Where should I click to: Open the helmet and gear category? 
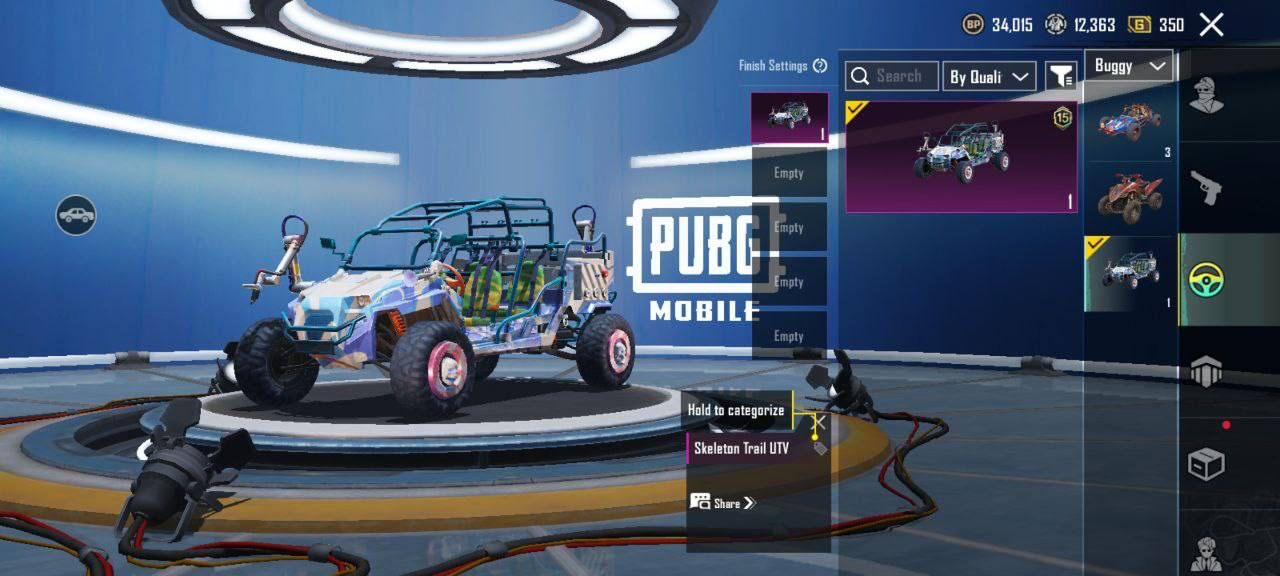click(1206, 371)
